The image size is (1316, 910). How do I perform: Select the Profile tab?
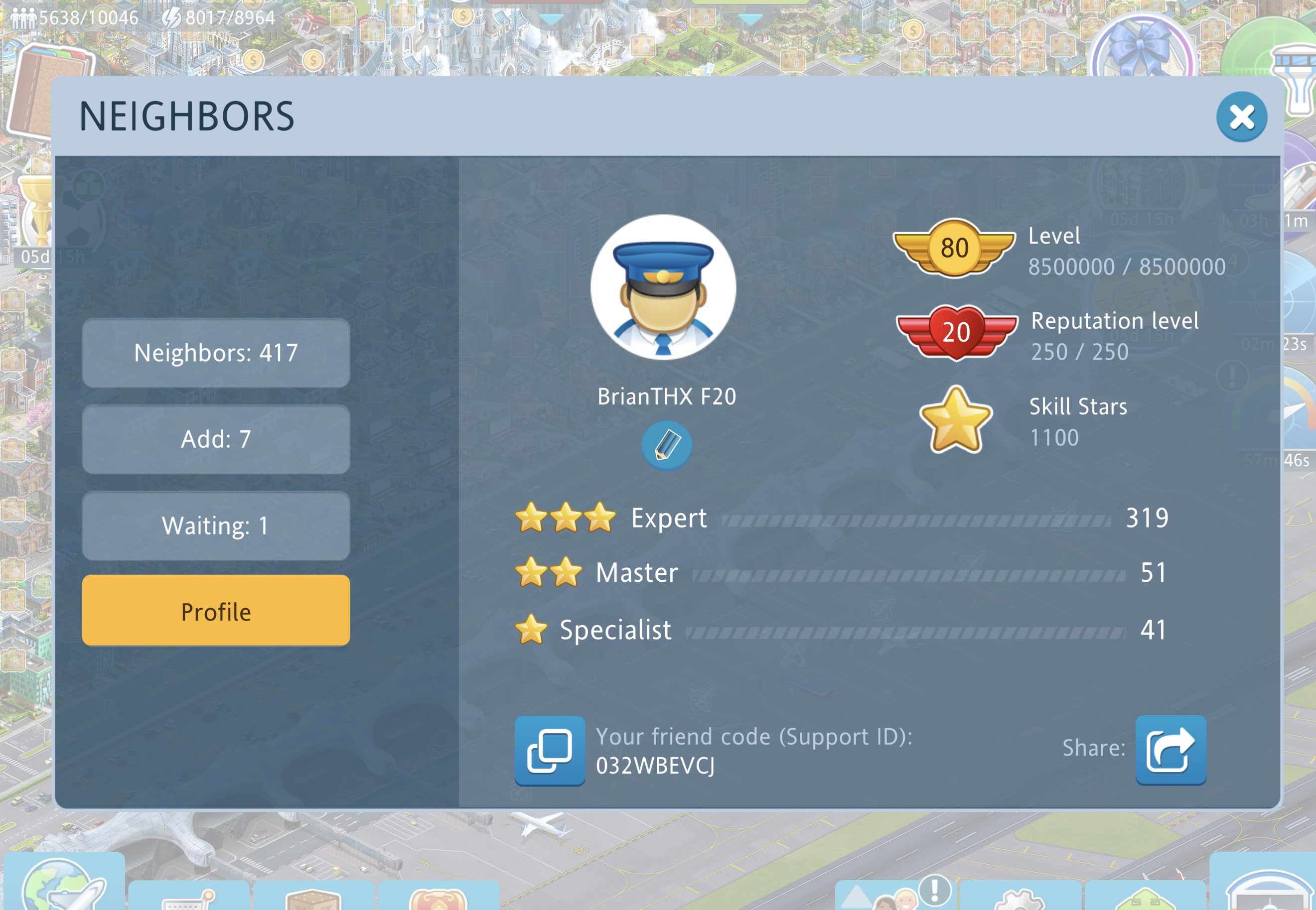(216, 611)
